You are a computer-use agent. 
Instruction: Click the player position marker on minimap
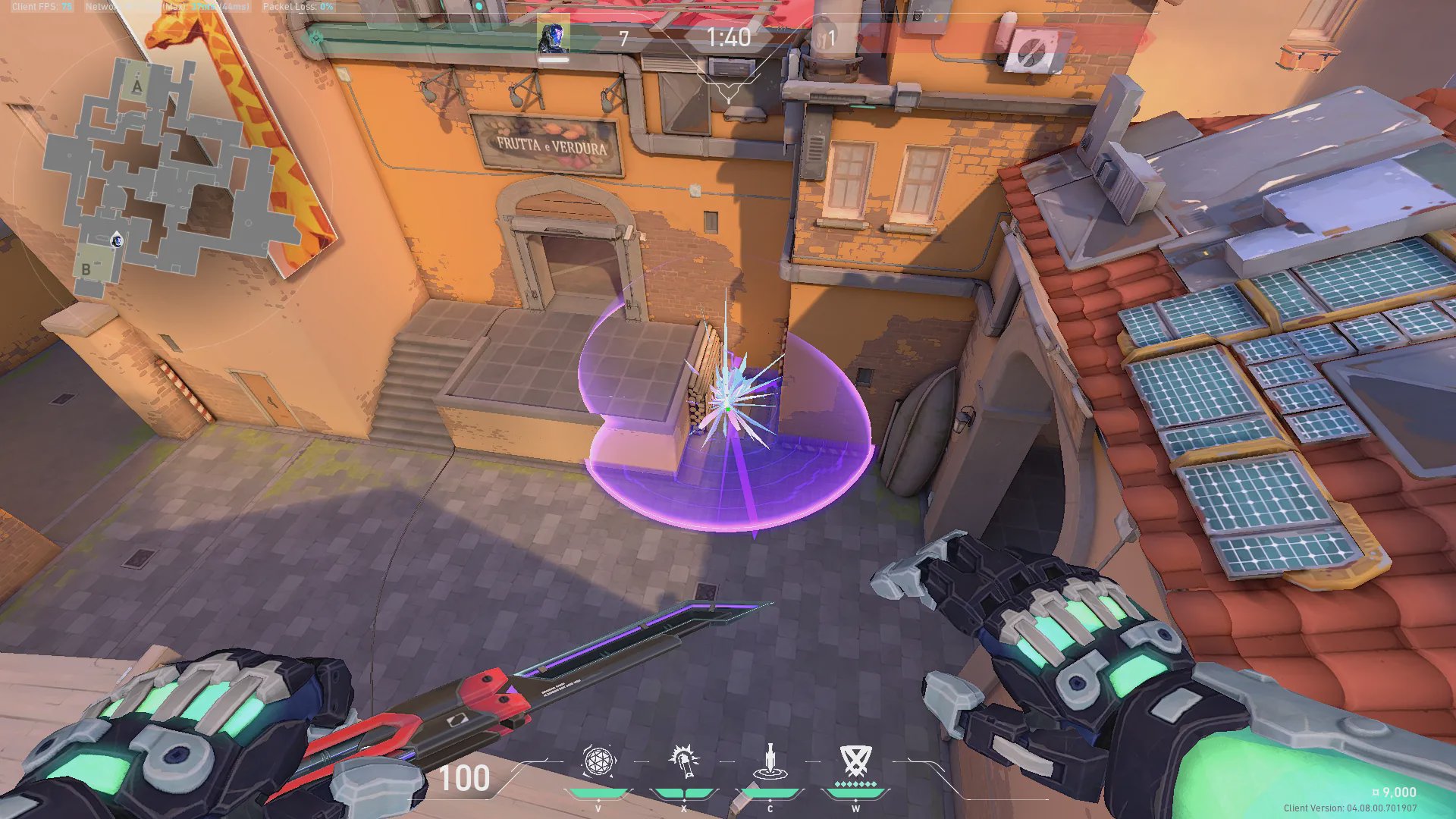click(x=118, y=241)
